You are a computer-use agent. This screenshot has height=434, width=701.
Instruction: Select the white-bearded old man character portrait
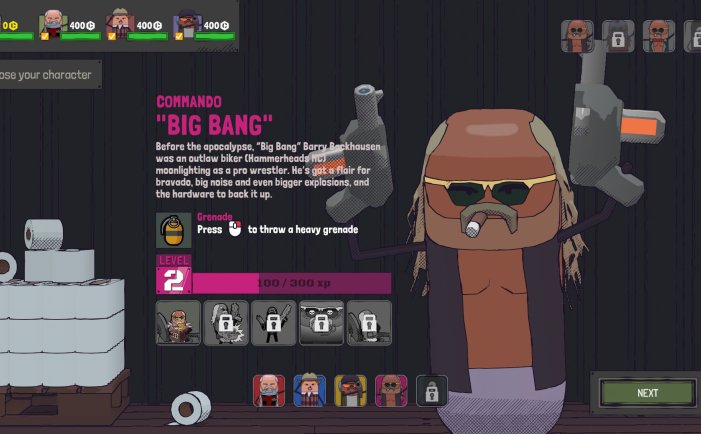coord(269,390)
